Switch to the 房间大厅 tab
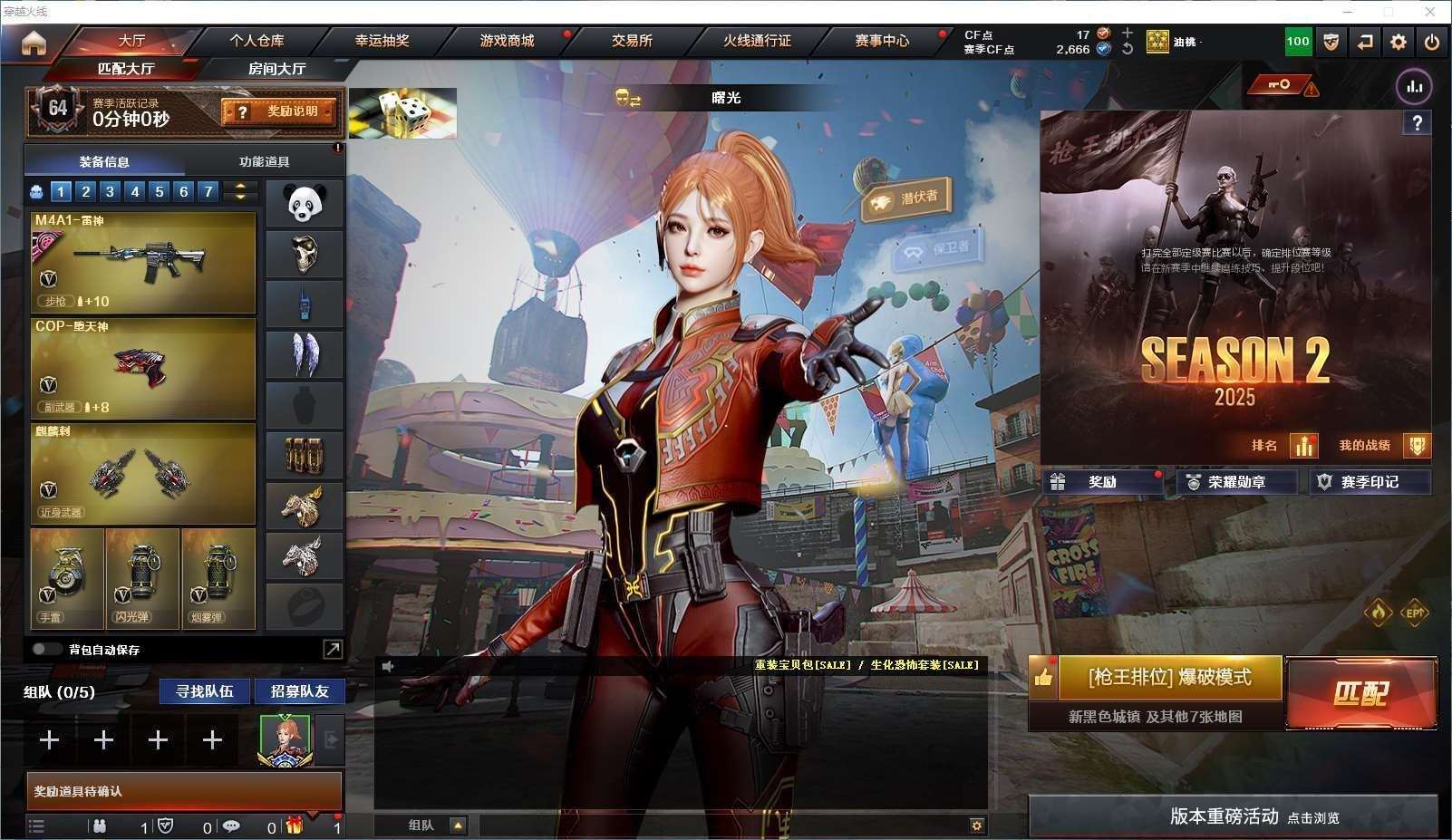 point(276,69)
